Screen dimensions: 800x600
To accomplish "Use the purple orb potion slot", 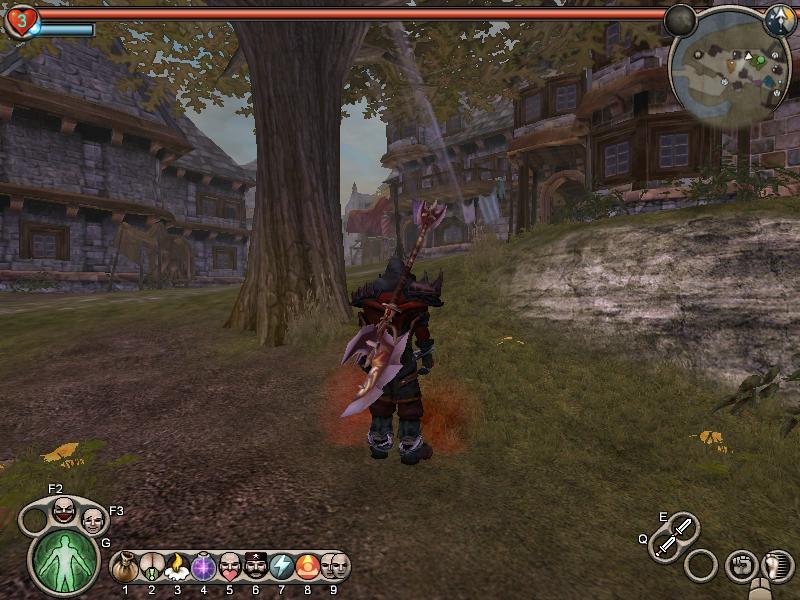I will point(204,567).
